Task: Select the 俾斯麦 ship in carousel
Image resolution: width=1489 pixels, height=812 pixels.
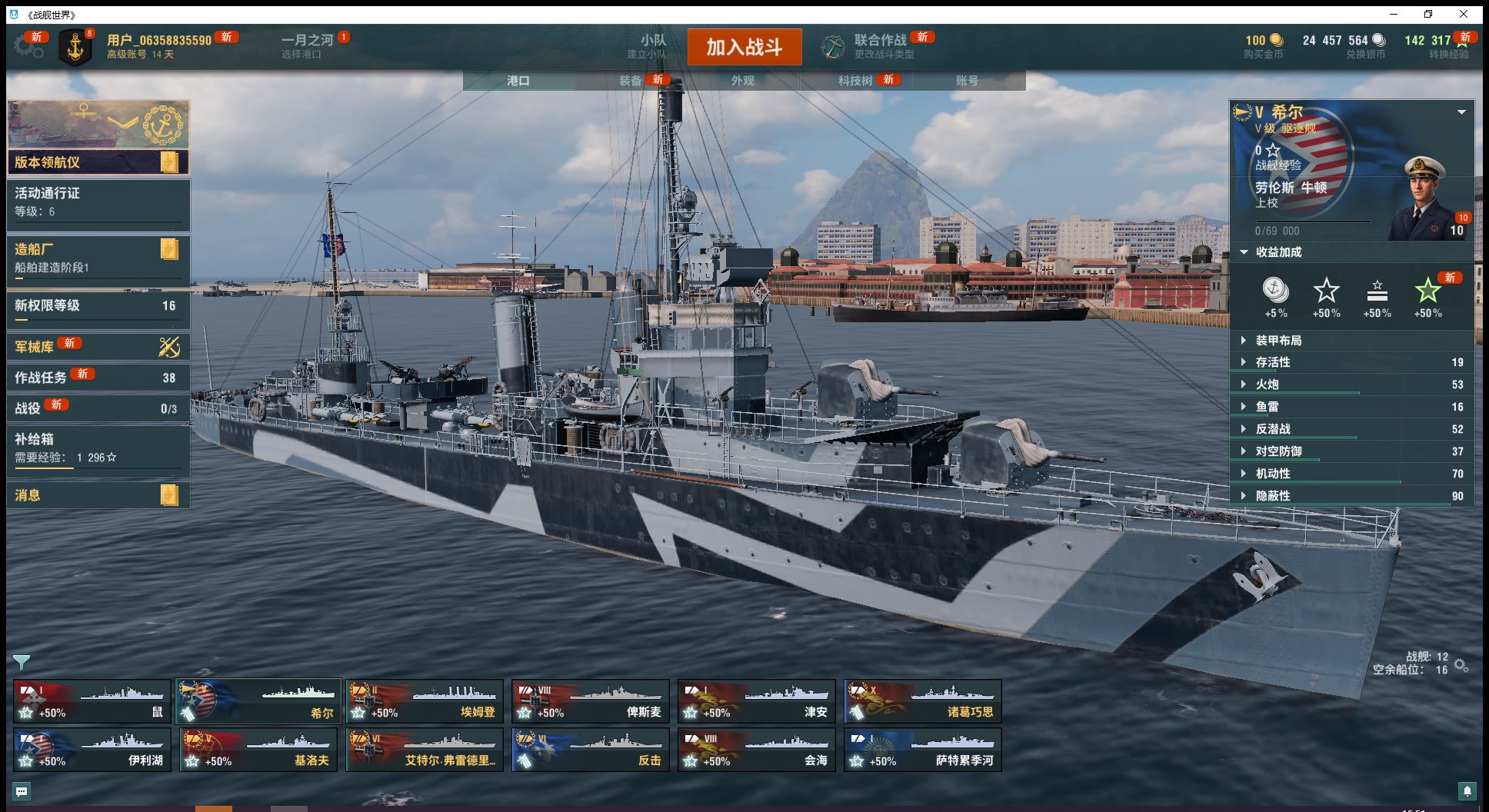Action: (x=590, y=701)
